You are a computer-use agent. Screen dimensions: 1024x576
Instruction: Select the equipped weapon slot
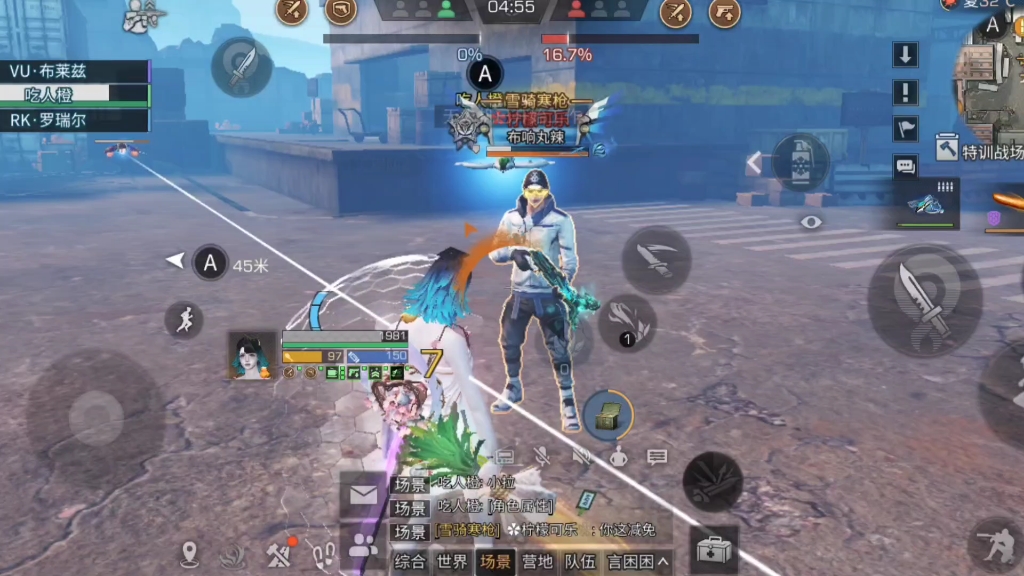coord(927,204)
